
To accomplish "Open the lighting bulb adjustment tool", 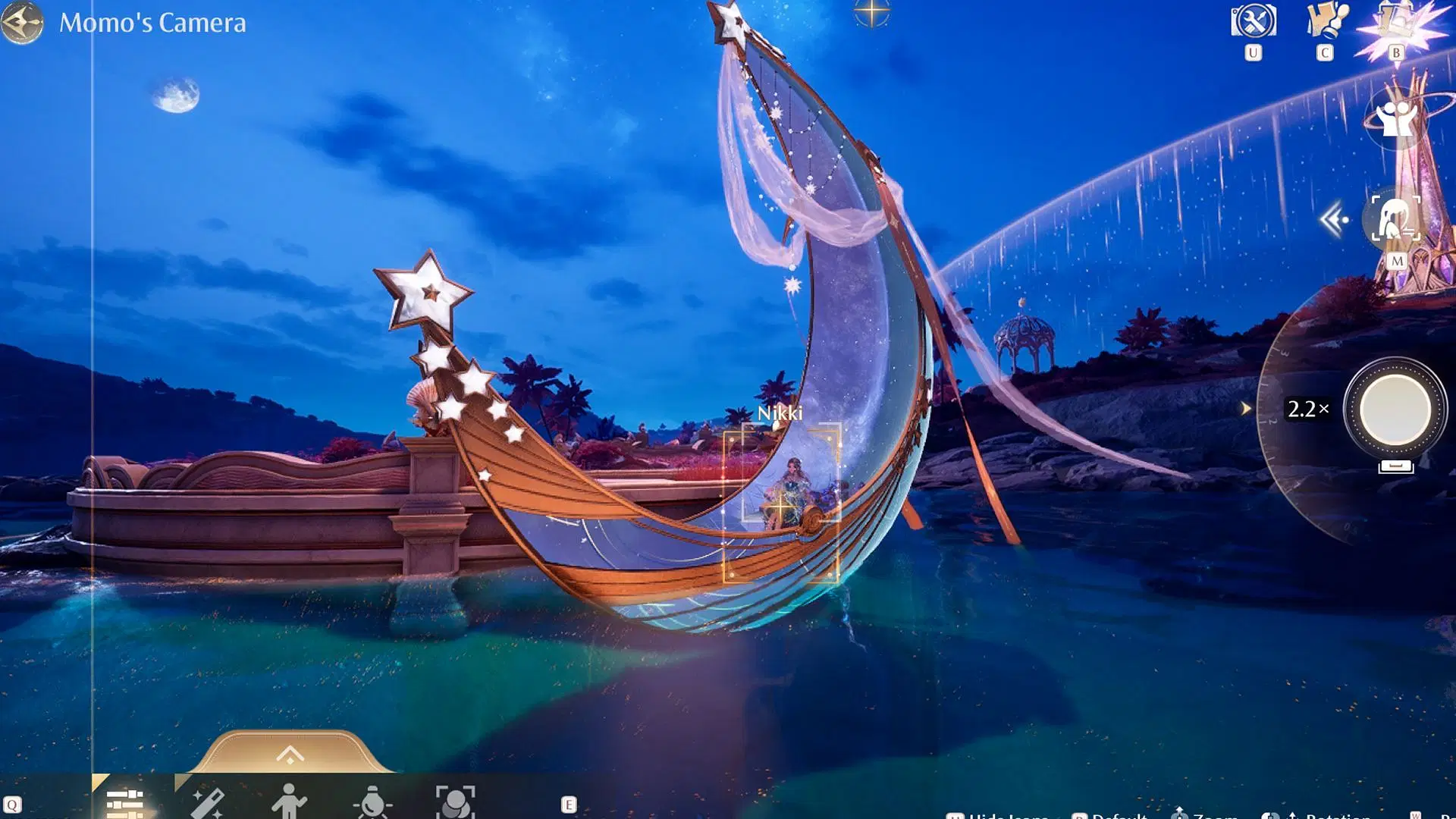I will pos(372,805).
